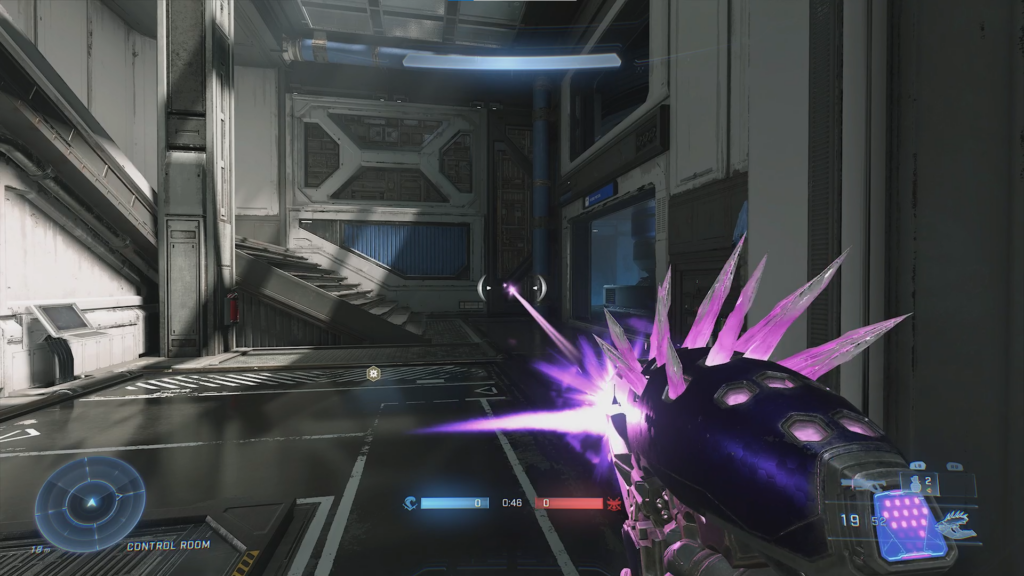Click the blue team emblem

pos(409,503)
